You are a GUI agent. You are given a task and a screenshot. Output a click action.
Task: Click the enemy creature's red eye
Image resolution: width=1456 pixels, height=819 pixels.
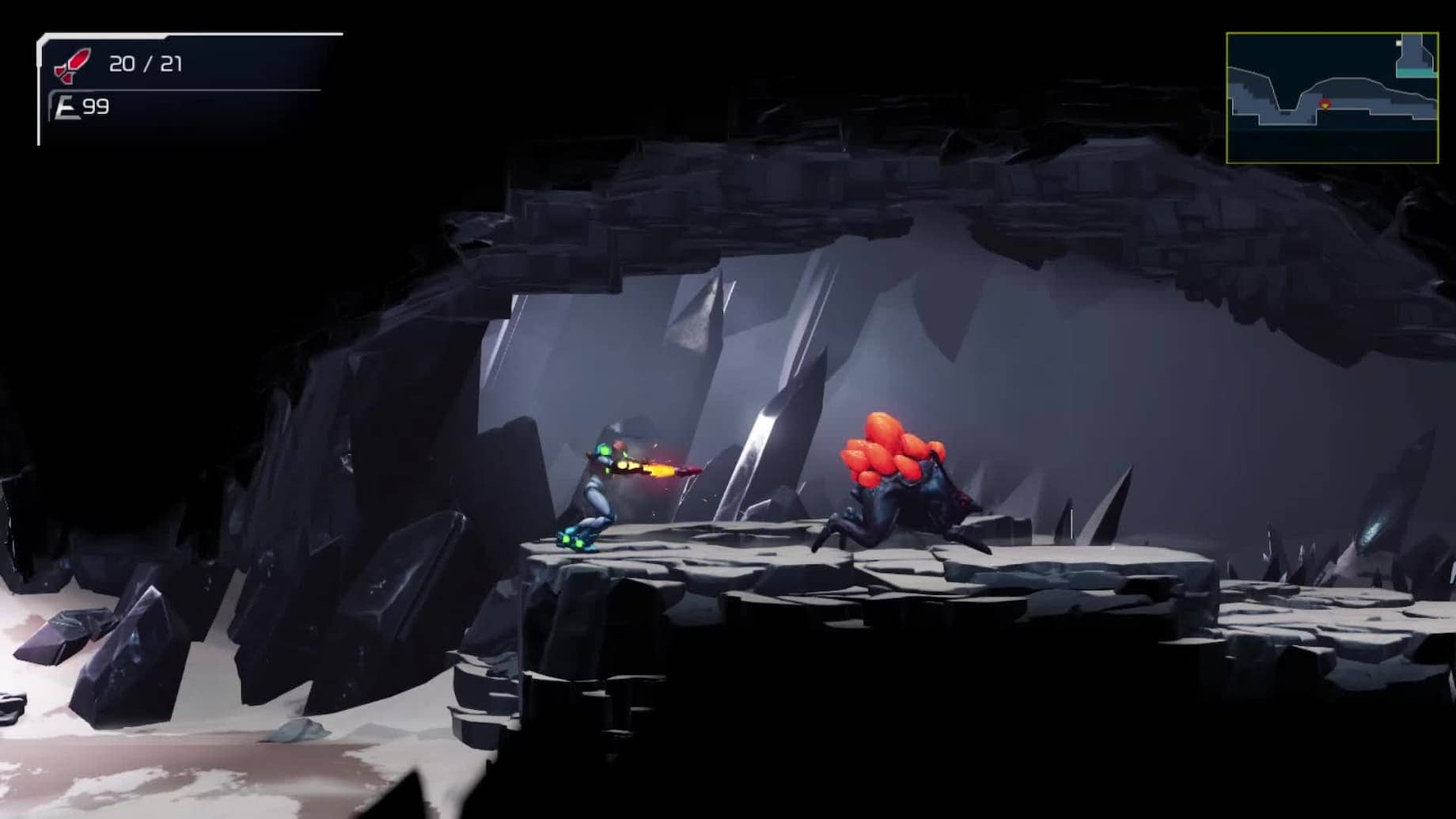pos(964,502)
